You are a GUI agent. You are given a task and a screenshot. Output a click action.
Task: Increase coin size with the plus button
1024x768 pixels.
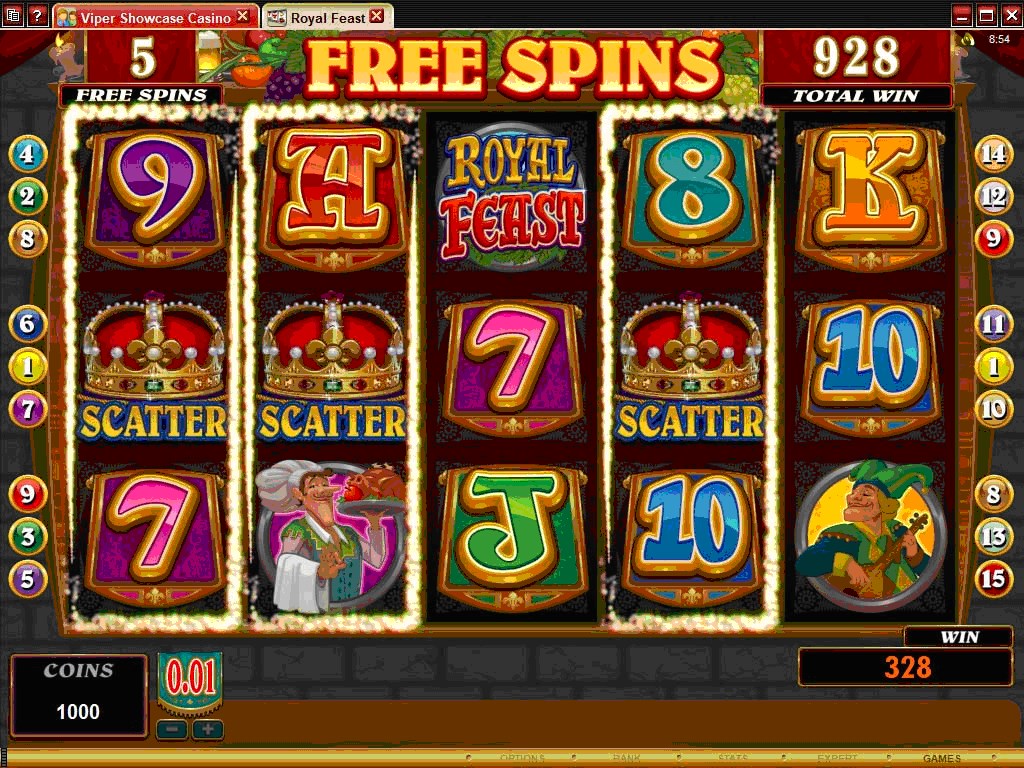(208, 729)
